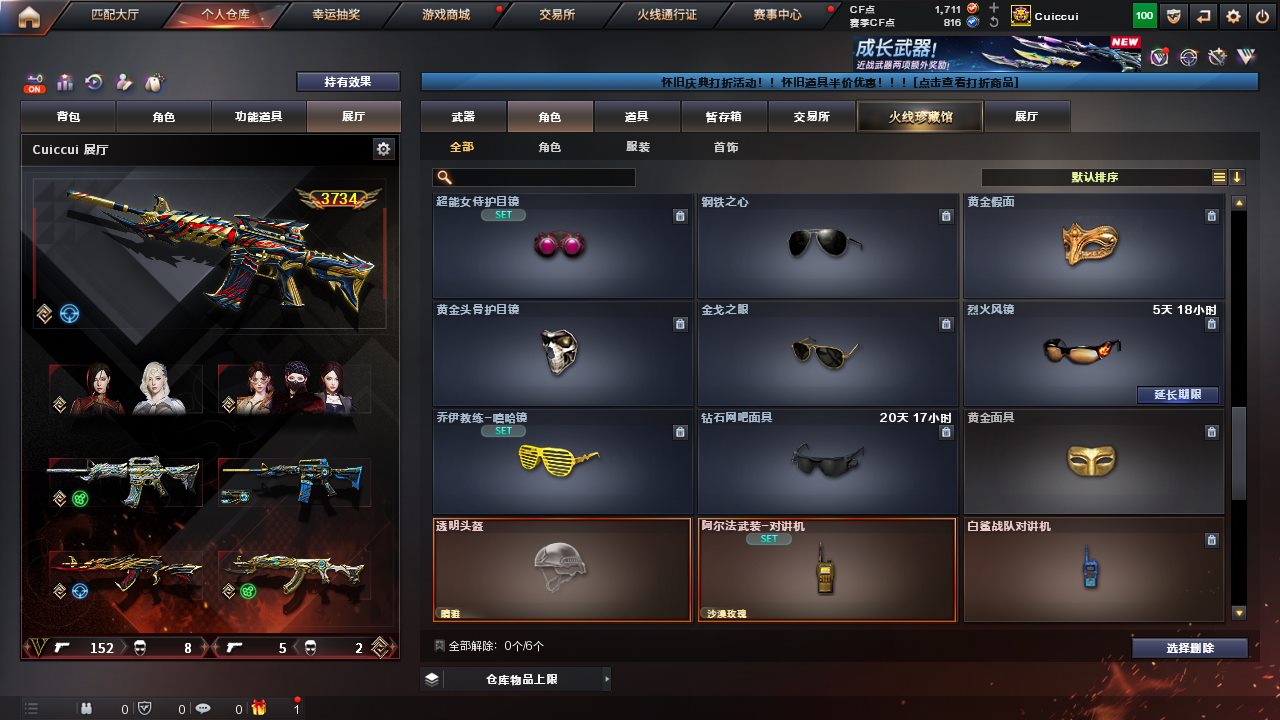Open the 默认排序 sort dropdown

(1095, 177)
